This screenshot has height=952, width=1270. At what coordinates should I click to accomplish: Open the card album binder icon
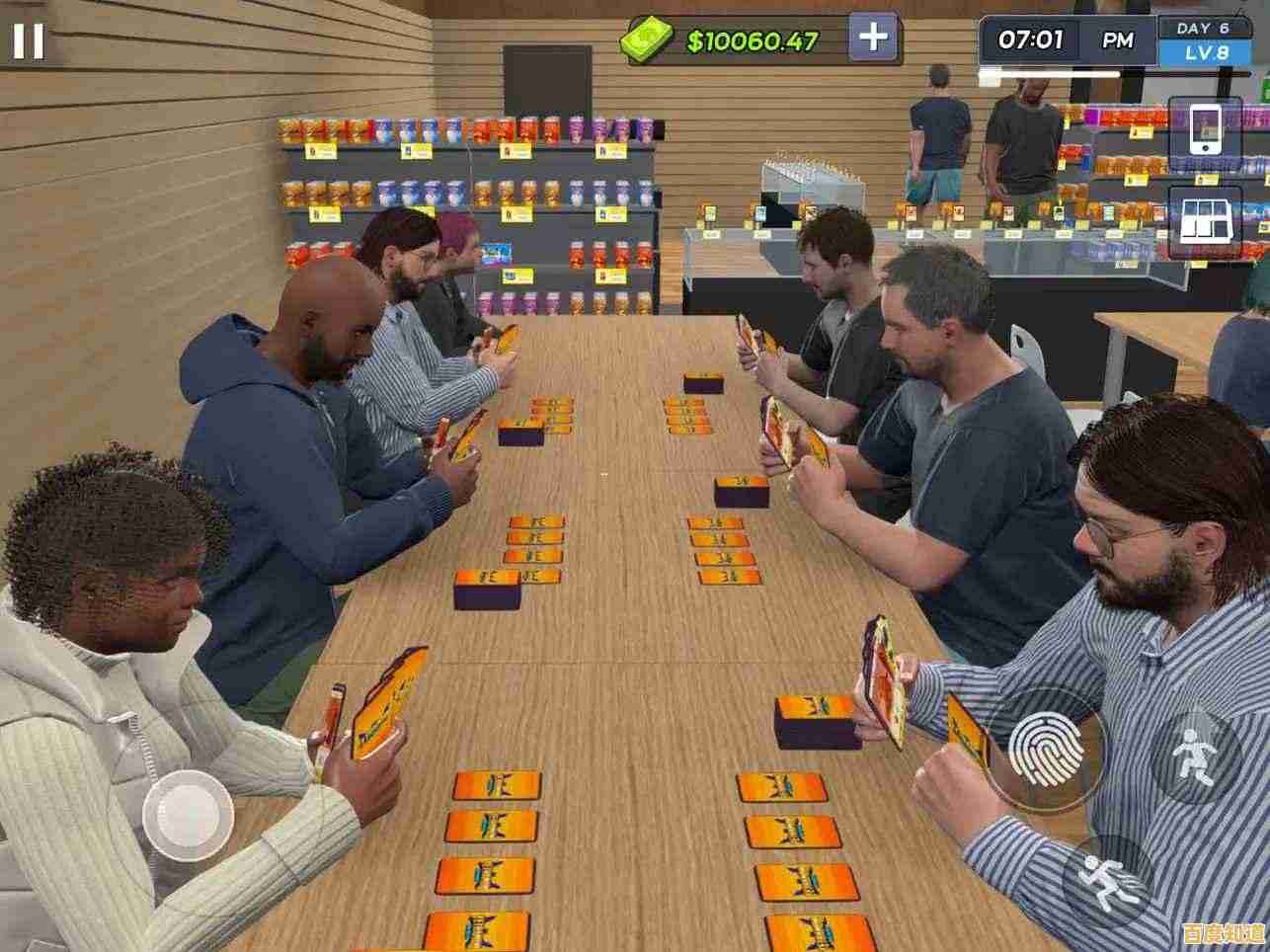pyautogui.click(x=1204, y=220)
